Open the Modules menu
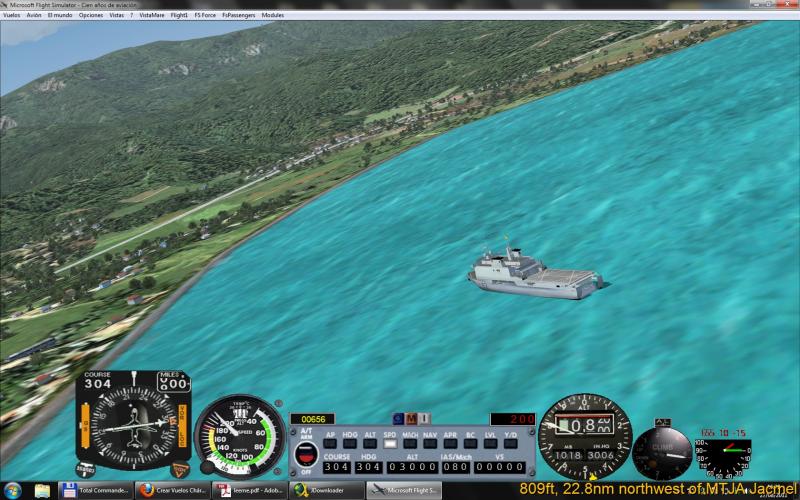Screen dimensions: 800x500 pos(273,16)
